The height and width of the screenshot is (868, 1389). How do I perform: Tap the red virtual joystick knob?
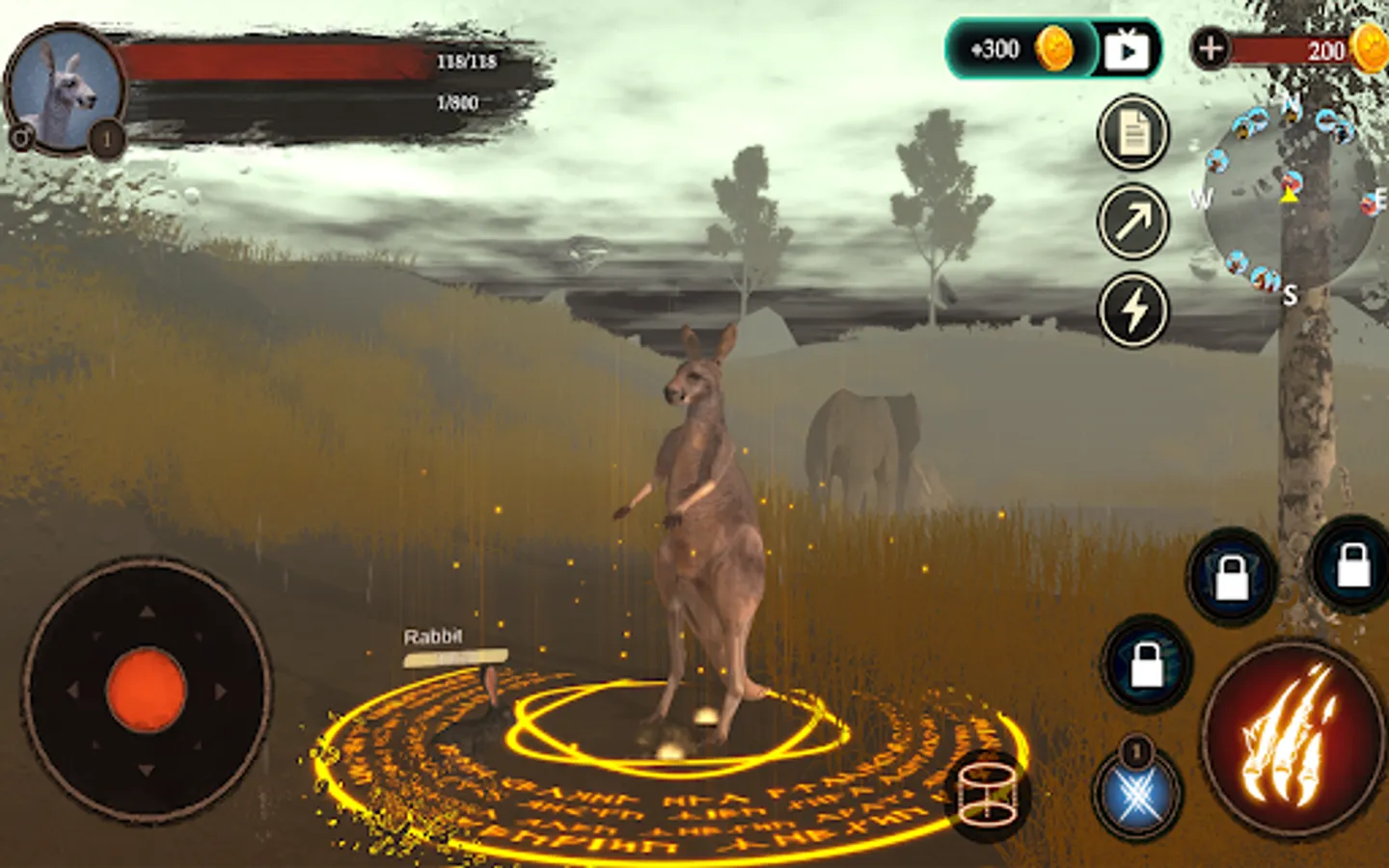point(146,691)
